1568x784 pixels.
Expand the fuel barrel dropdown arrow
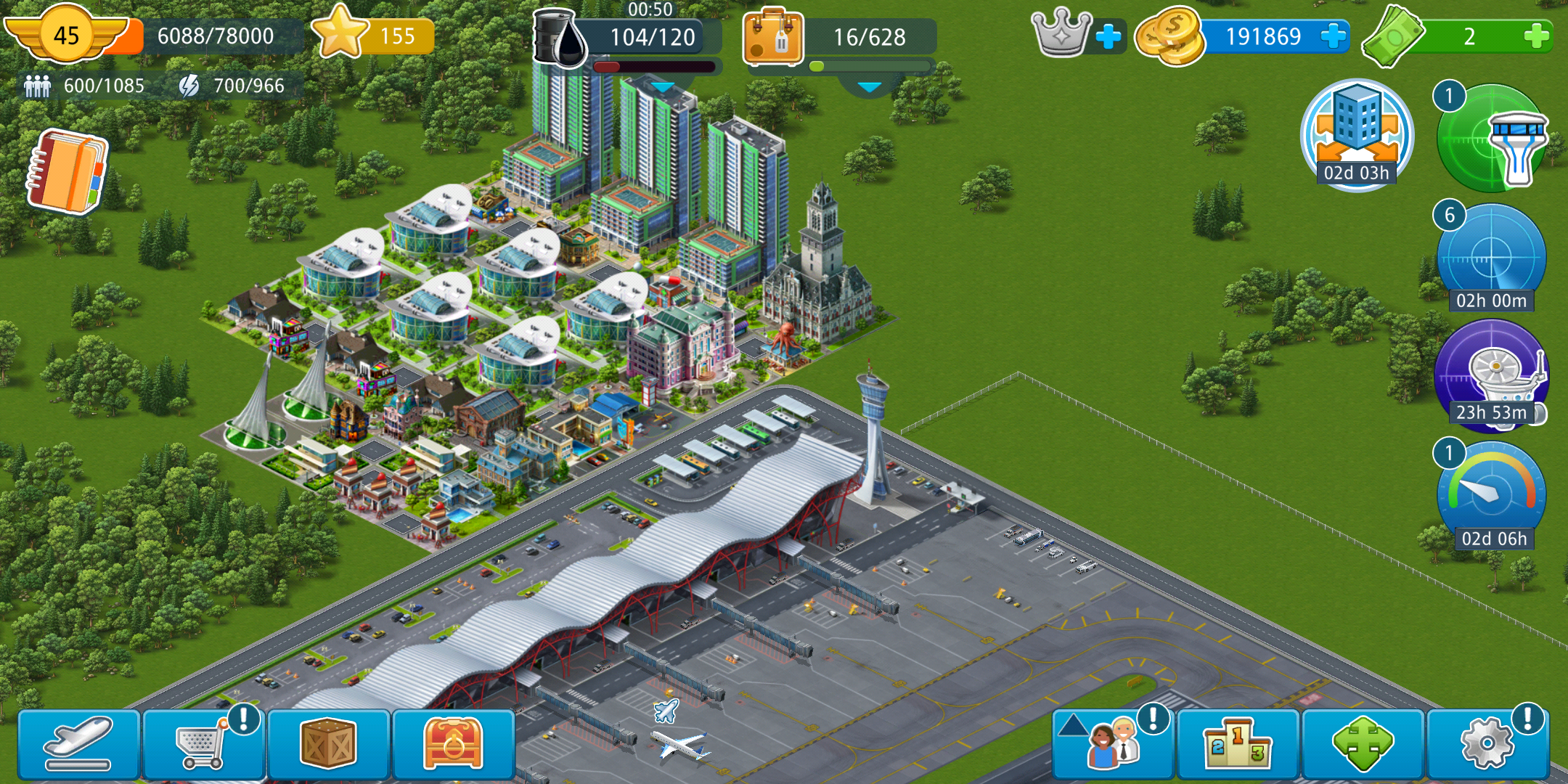(x=662, y=87)
